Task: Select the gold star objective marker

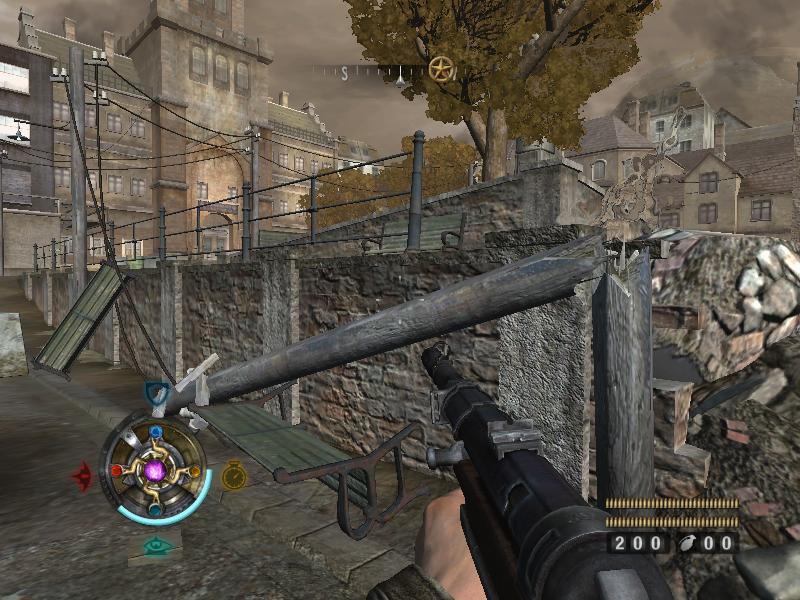Action: (440, 69)
